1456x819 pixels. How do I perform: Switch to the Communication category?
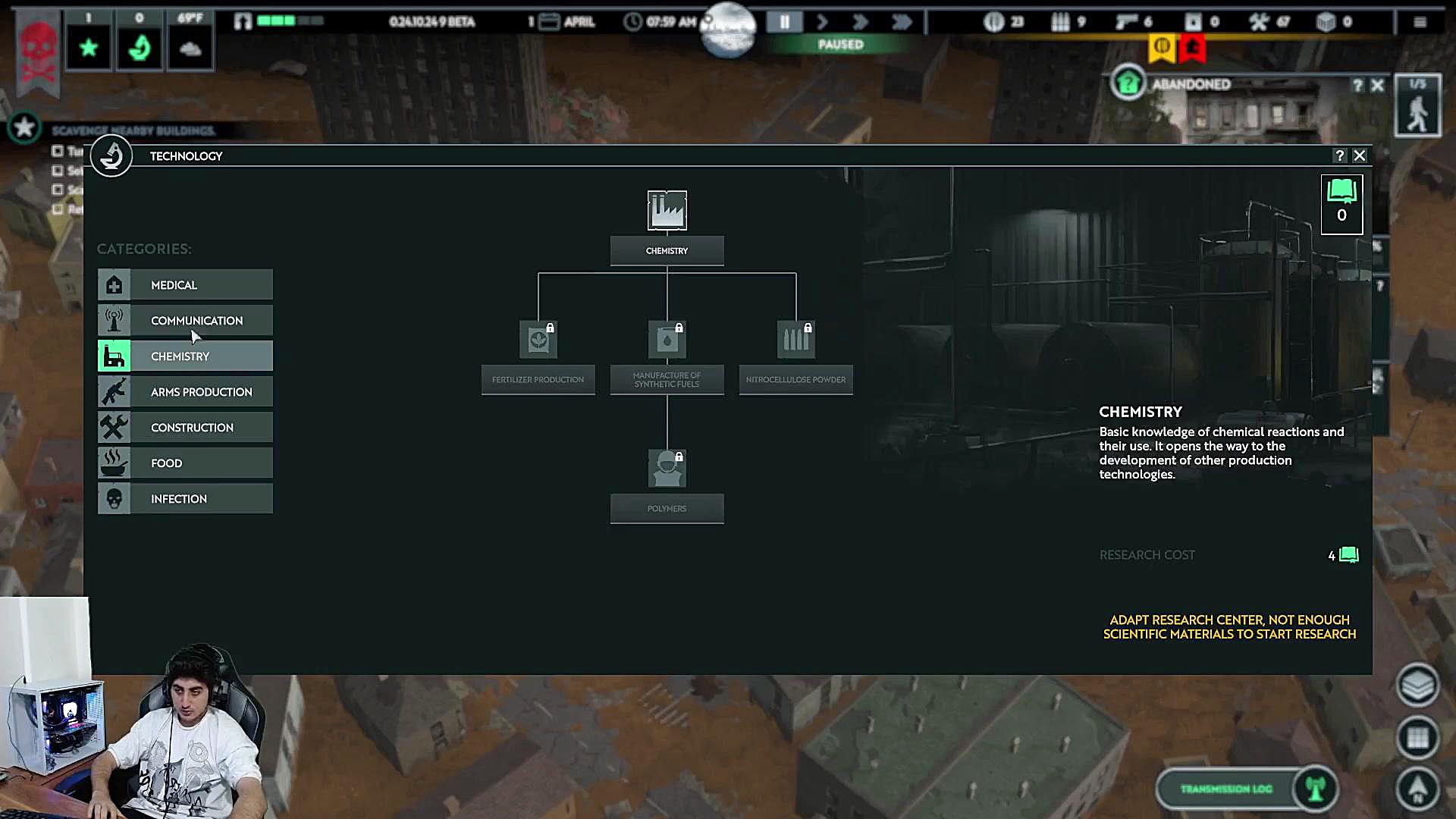coord(185,321)
